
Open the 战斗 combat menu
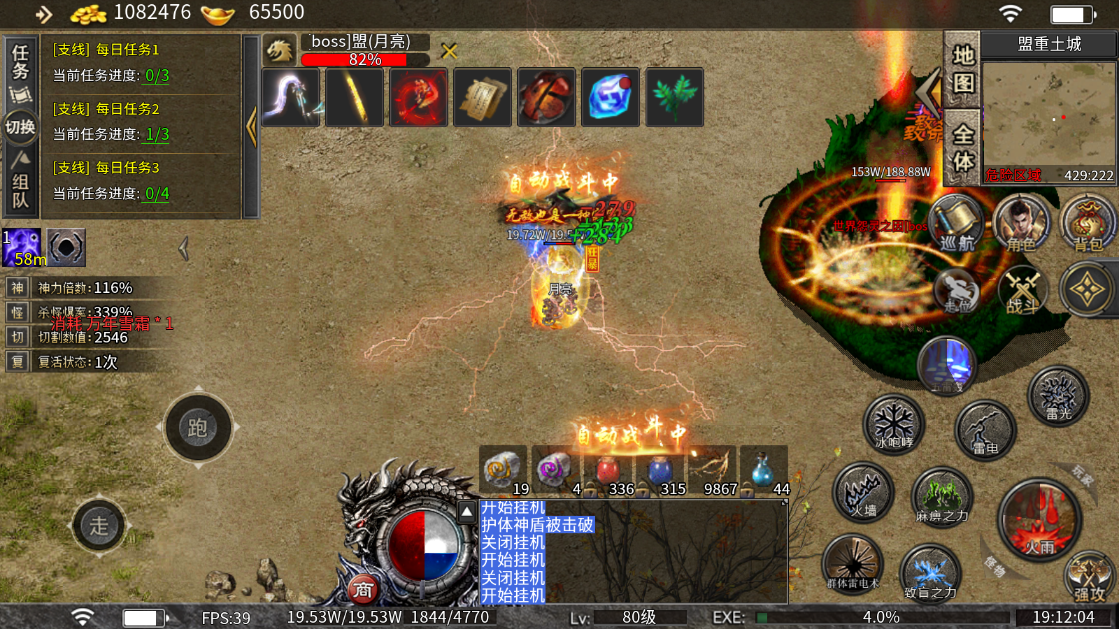1024,291
